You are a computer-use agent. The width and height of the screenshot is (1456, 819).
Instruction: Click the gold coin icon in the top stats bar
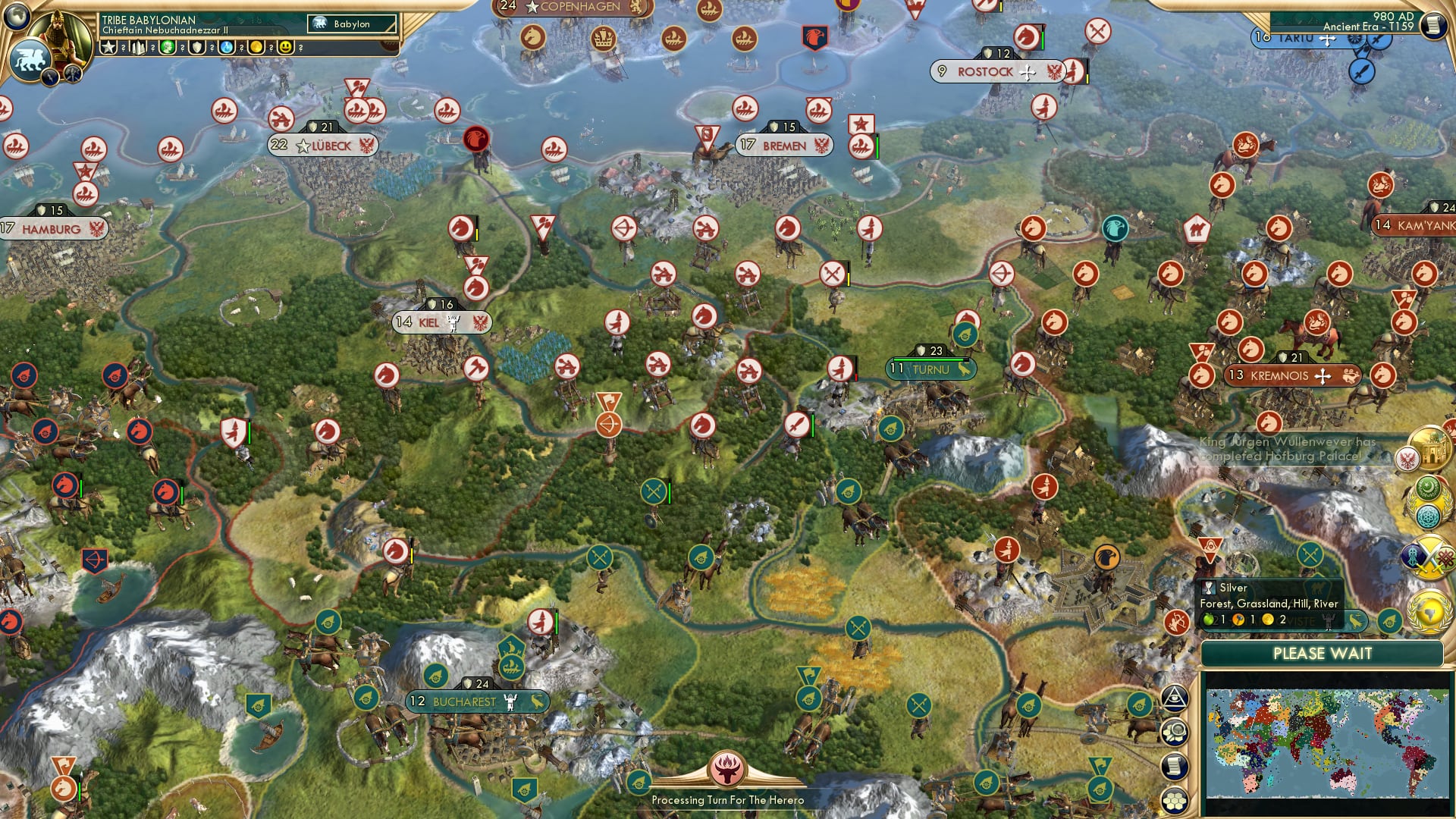256,47
